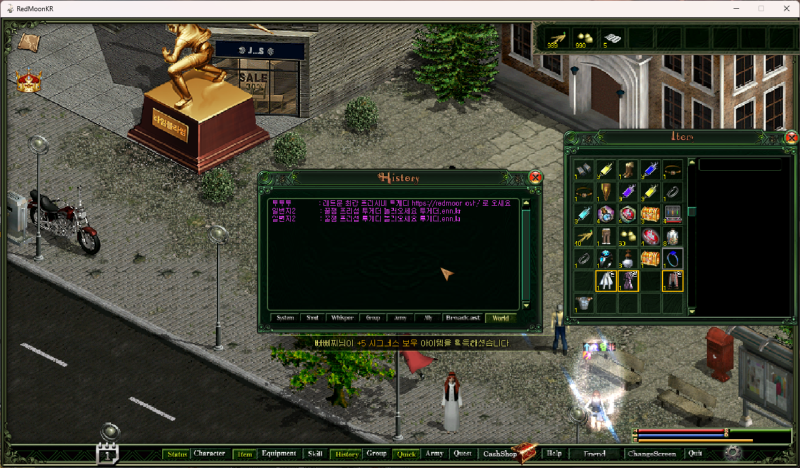Image resolution: width=800 pixels, height=468 pixels.
Task: Open the Army menu
Action: (434, 454)
